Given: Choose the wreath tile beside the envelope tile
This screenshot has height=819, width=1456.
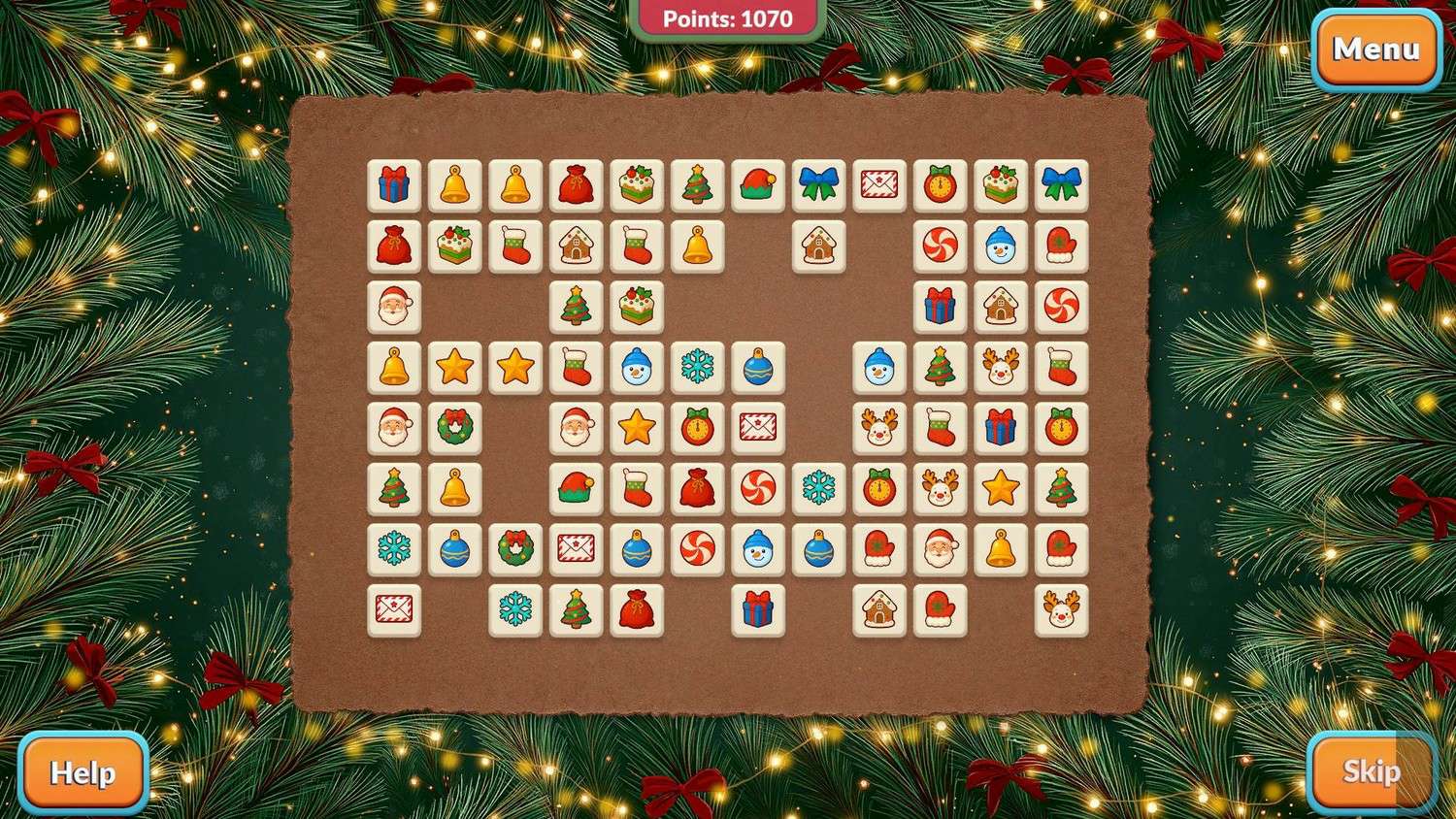Looking at the screenshot, I should click(x=515, y=549).
